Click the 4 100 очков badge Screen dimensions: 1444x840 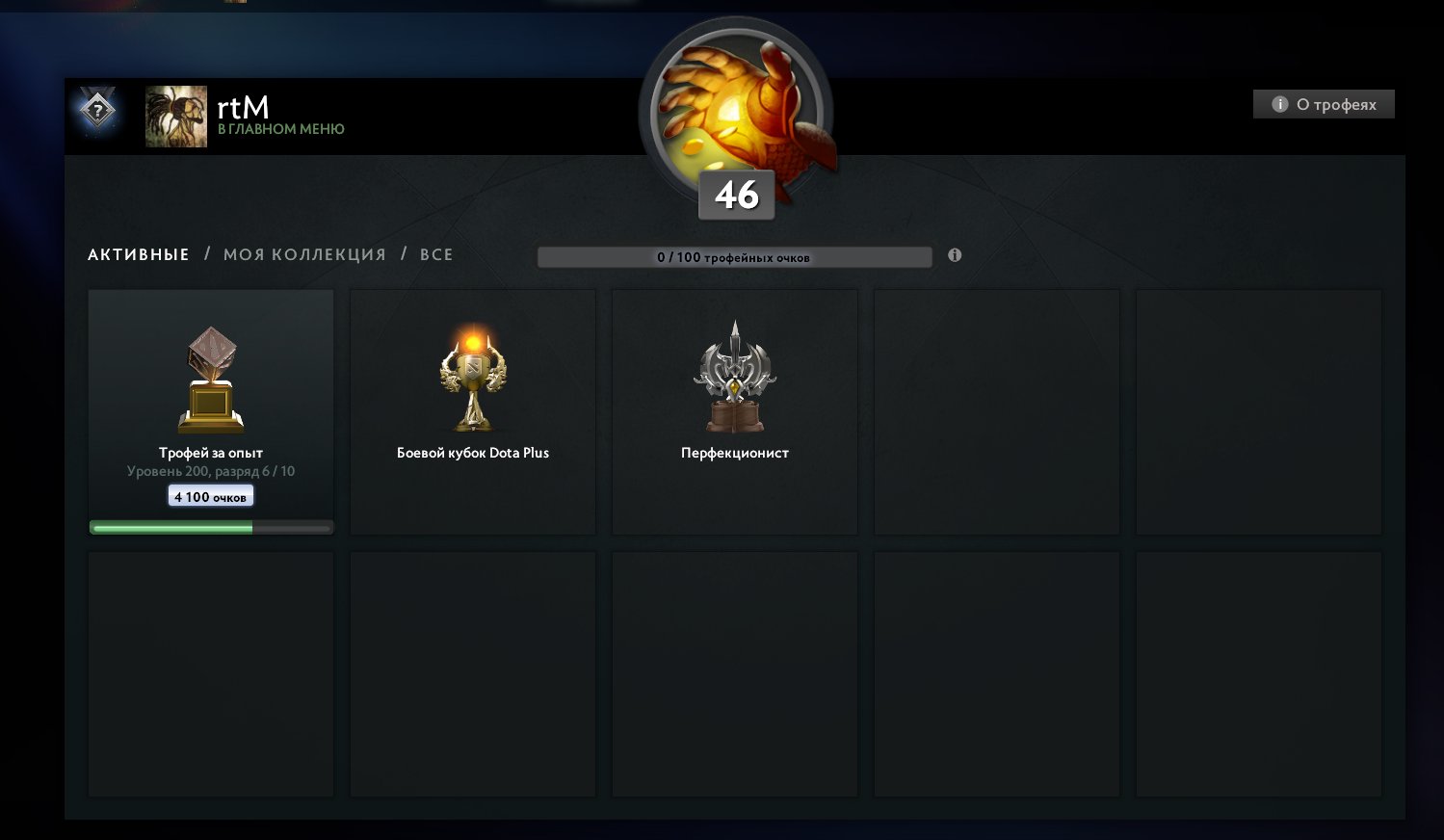[210, 494]
